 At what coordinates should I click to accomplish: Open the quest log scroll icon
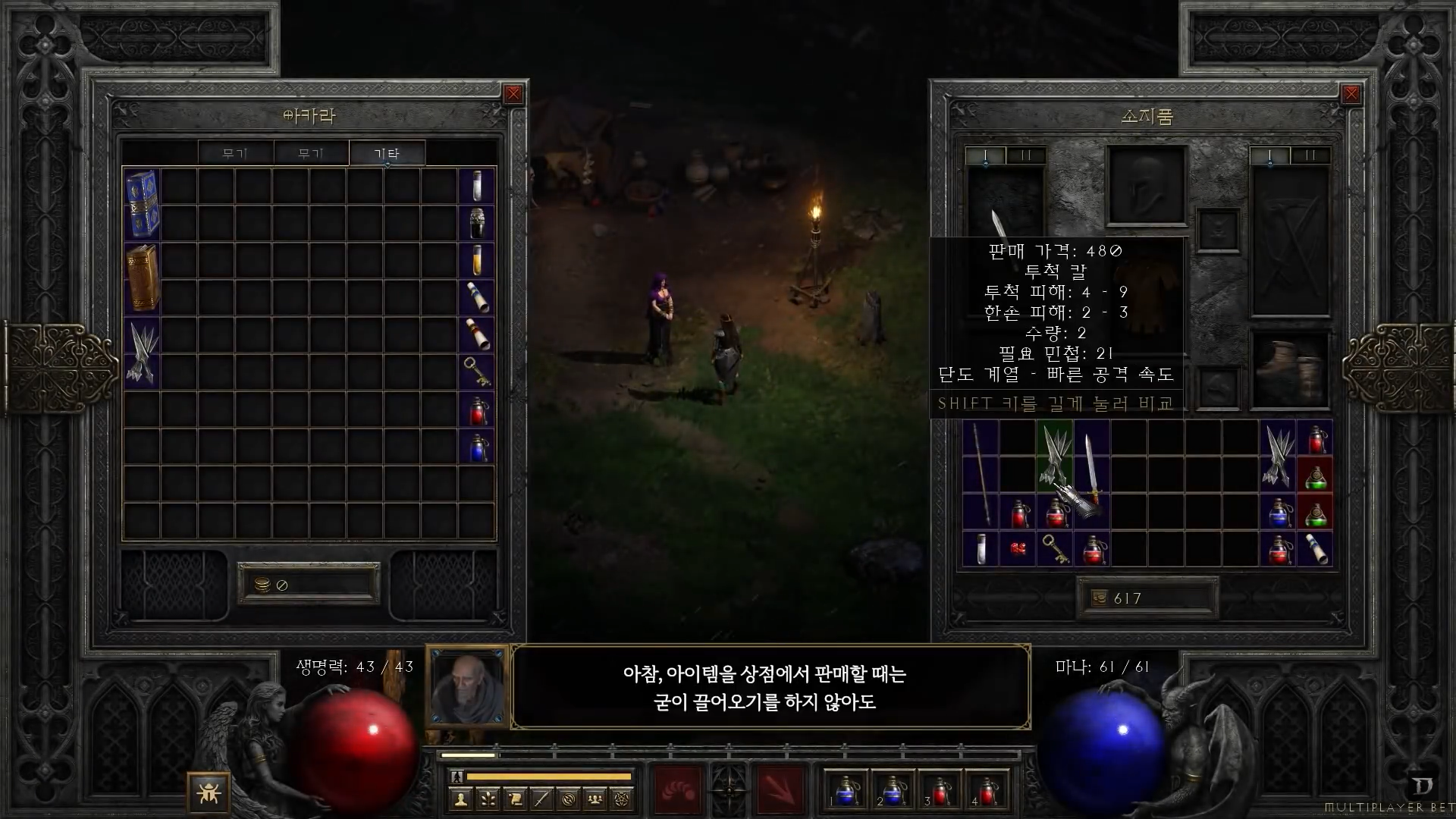514,799
